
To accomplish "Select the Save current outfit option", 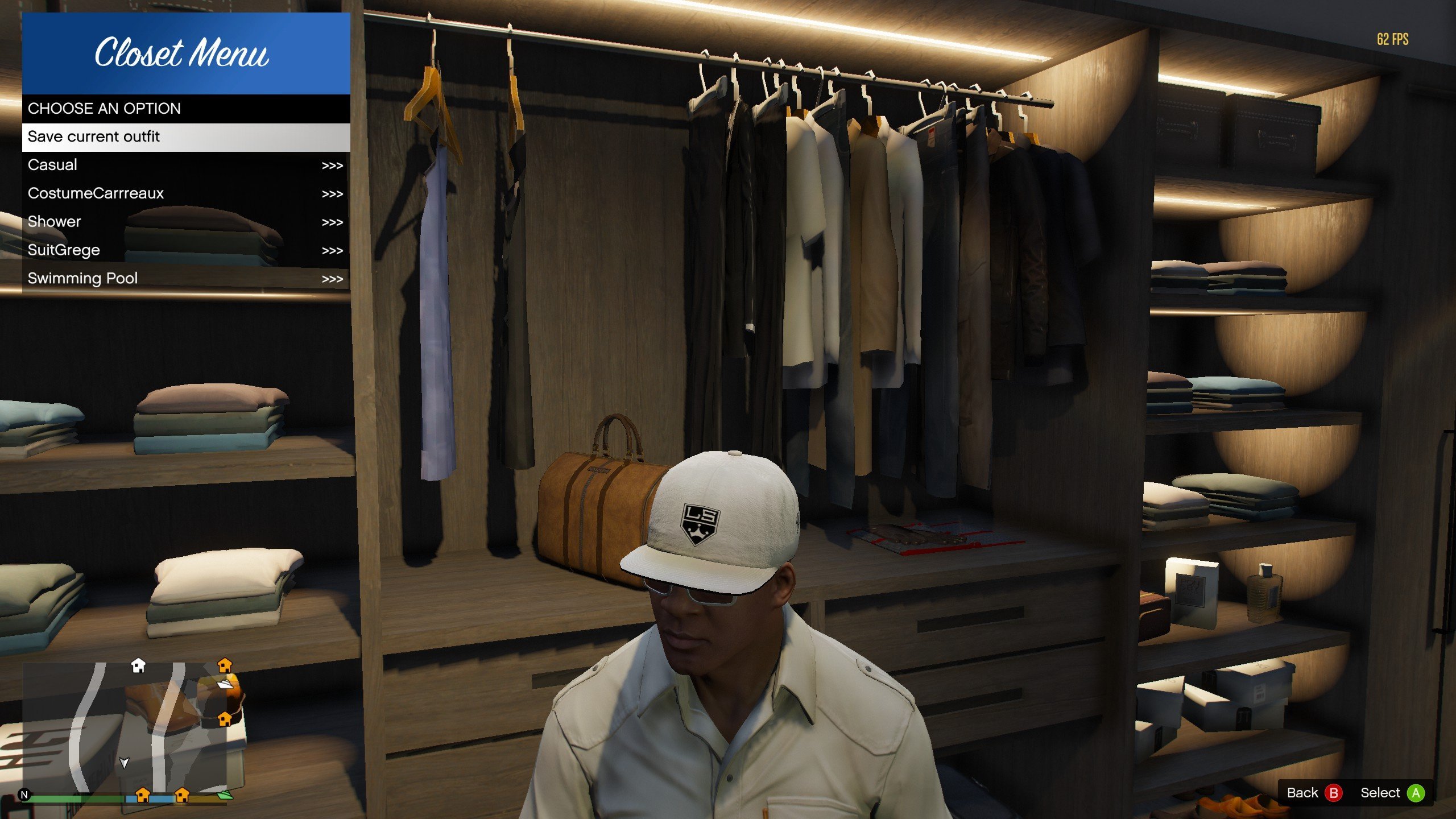I will click(185, 137).
